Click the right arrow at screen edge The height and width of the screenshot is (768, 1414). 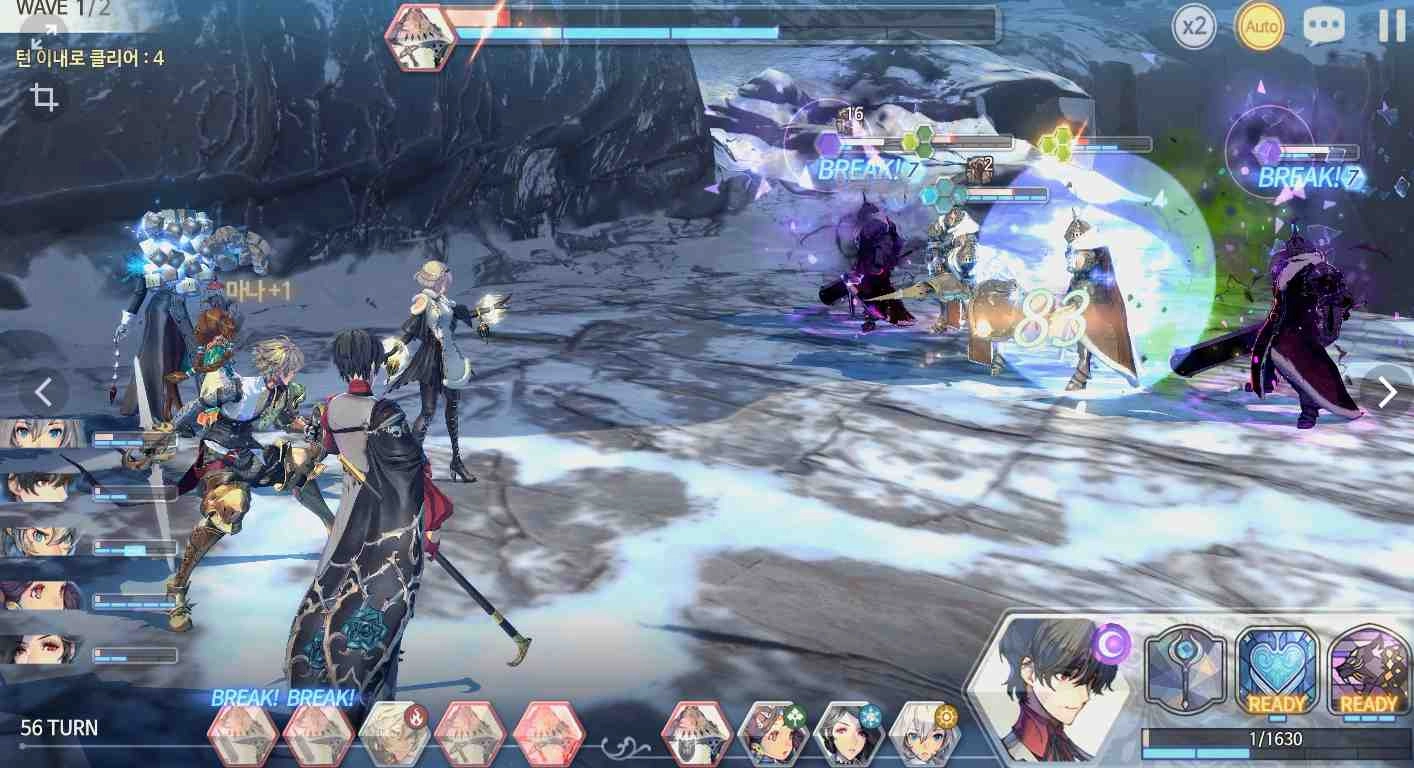coord(1387,393)
